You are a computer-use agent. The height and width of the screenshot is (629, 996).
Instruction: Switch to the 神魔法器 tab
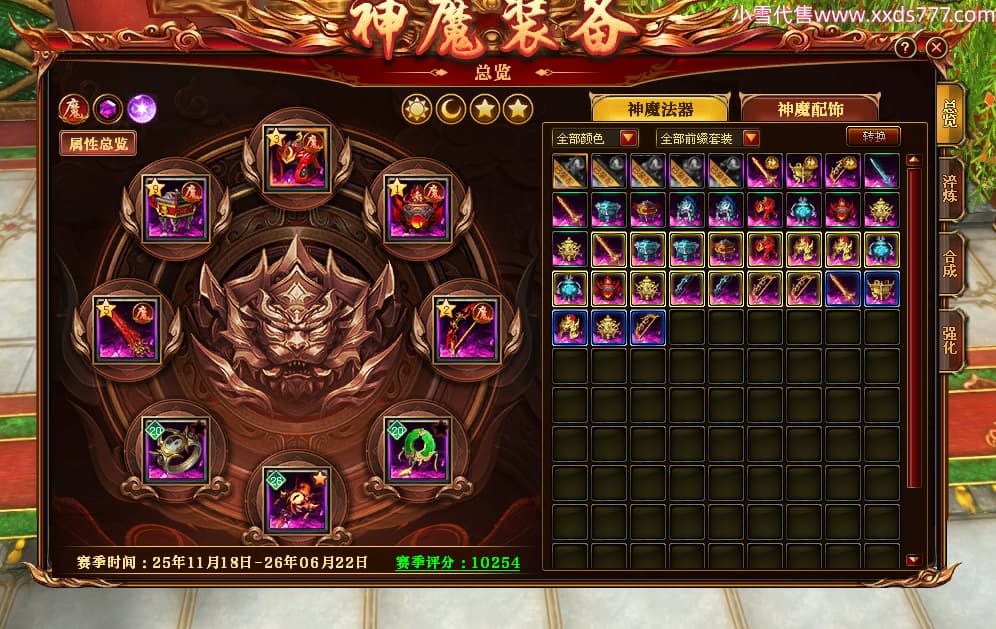pos(660,109)
